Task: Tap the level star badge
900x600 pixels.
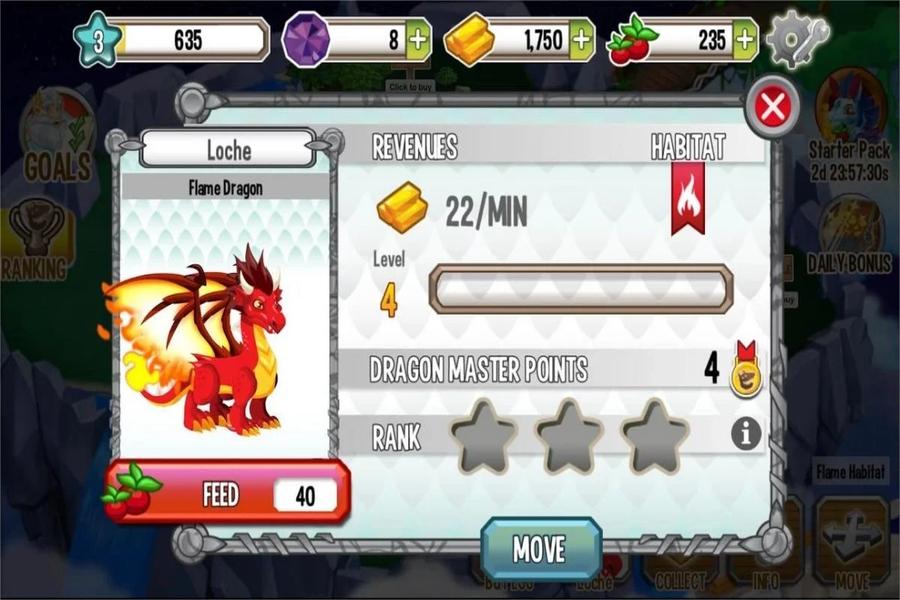Action: pos(97,40)
